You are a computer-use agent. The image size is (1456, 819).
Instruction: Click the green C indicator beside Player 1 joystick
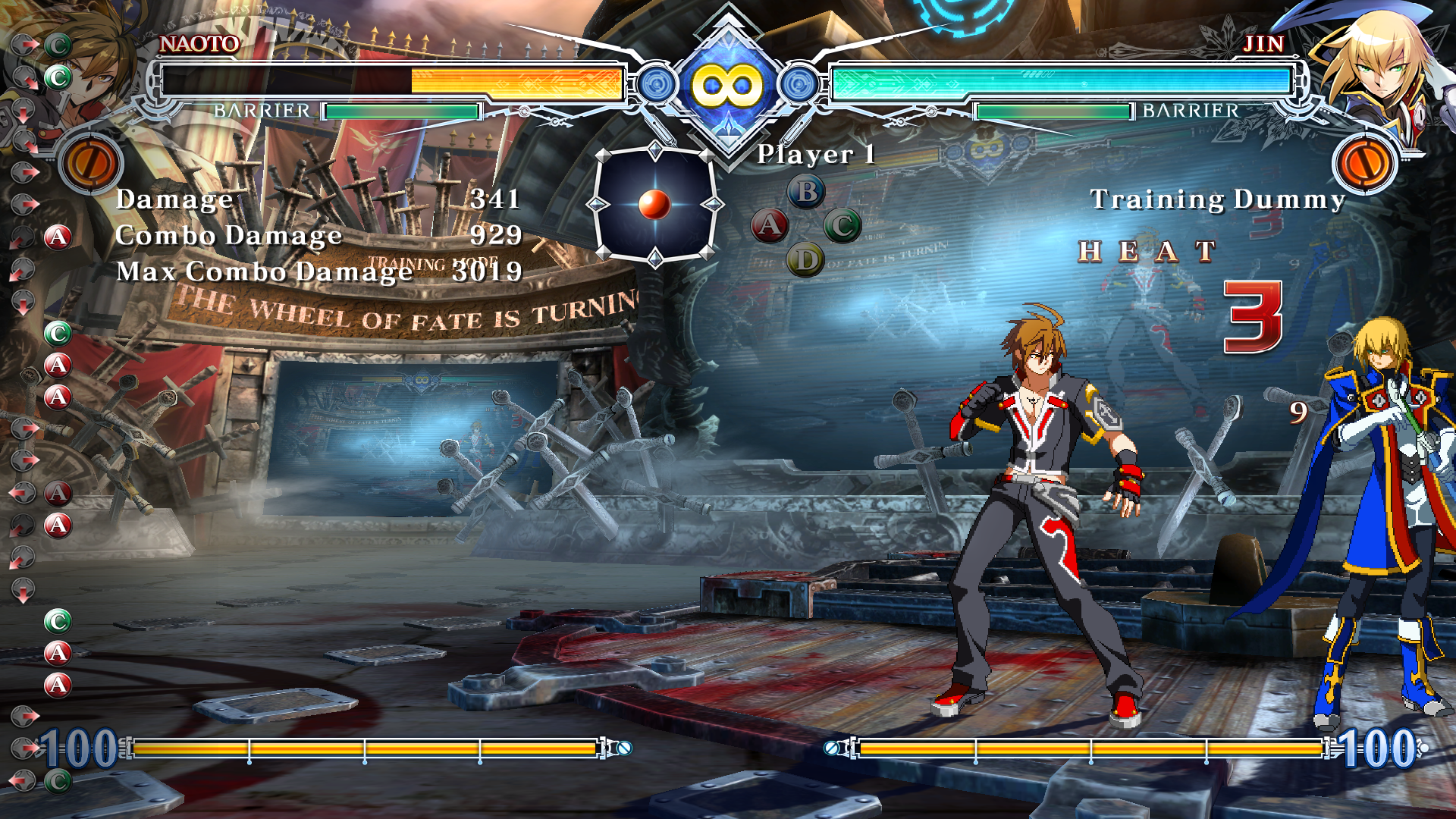(x=842, y=225)
